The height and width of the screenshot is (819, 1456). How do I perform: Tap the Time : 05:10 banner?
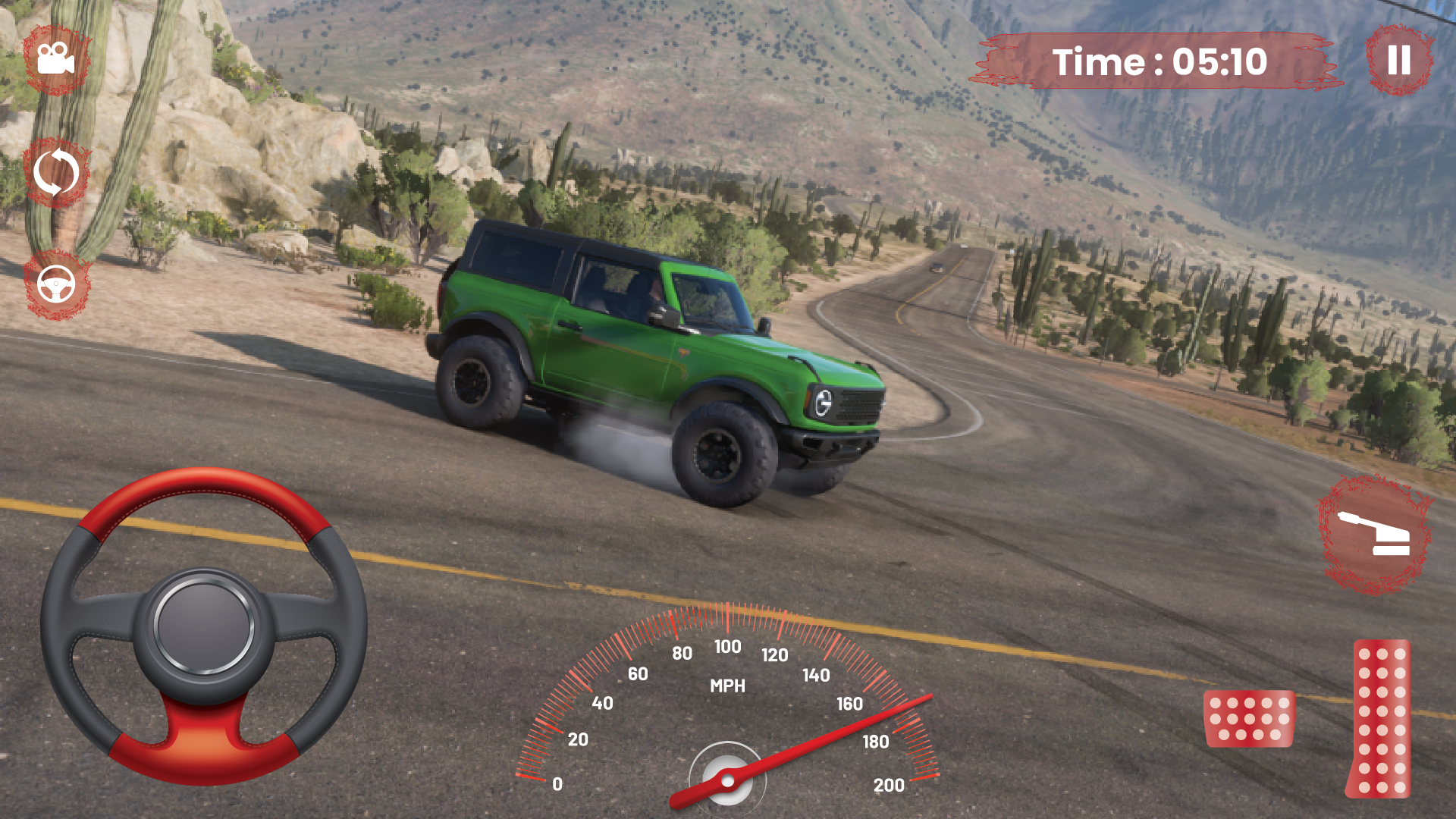pos(1162,61)
